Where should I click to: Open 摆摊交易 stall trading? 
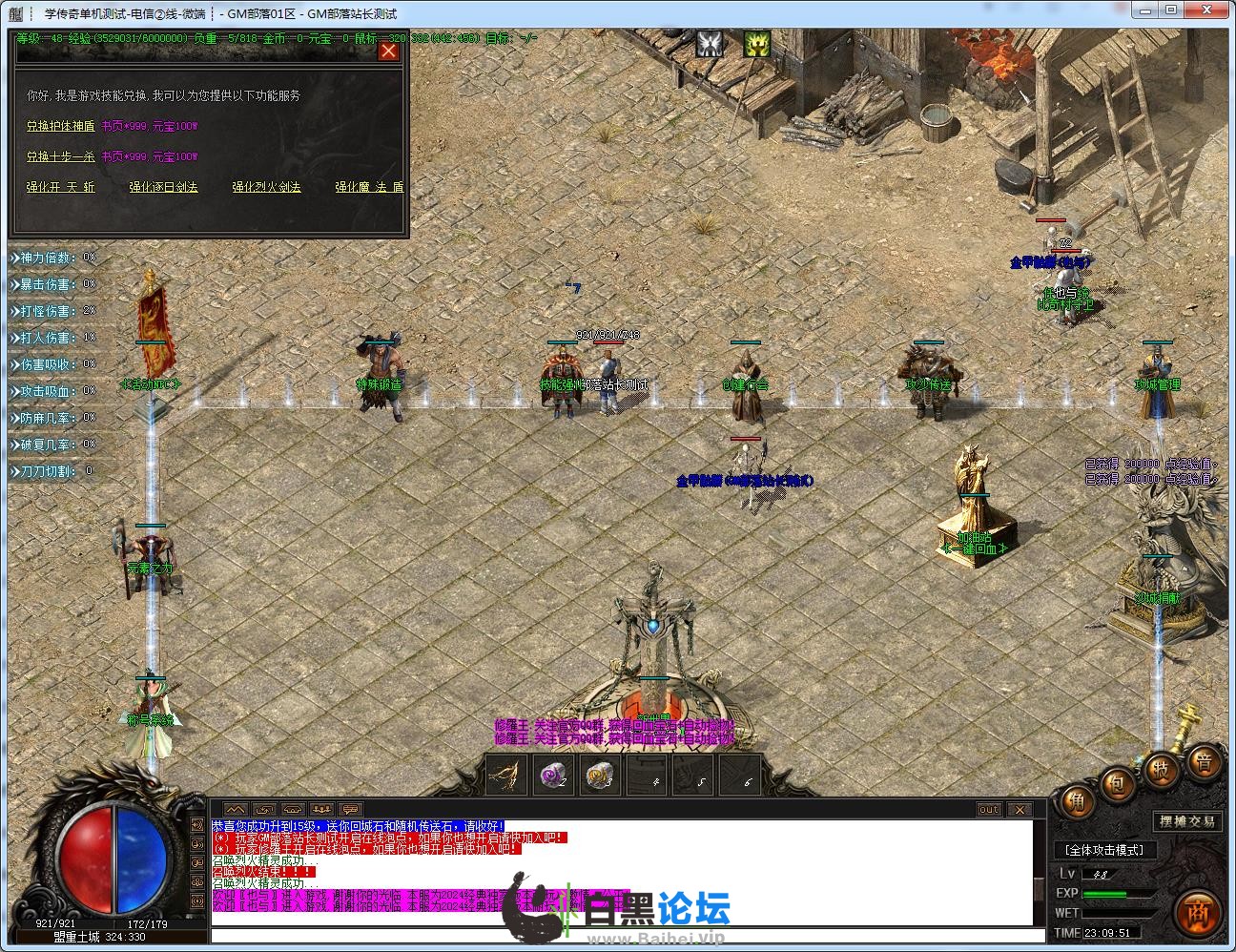coord(1186,821)
